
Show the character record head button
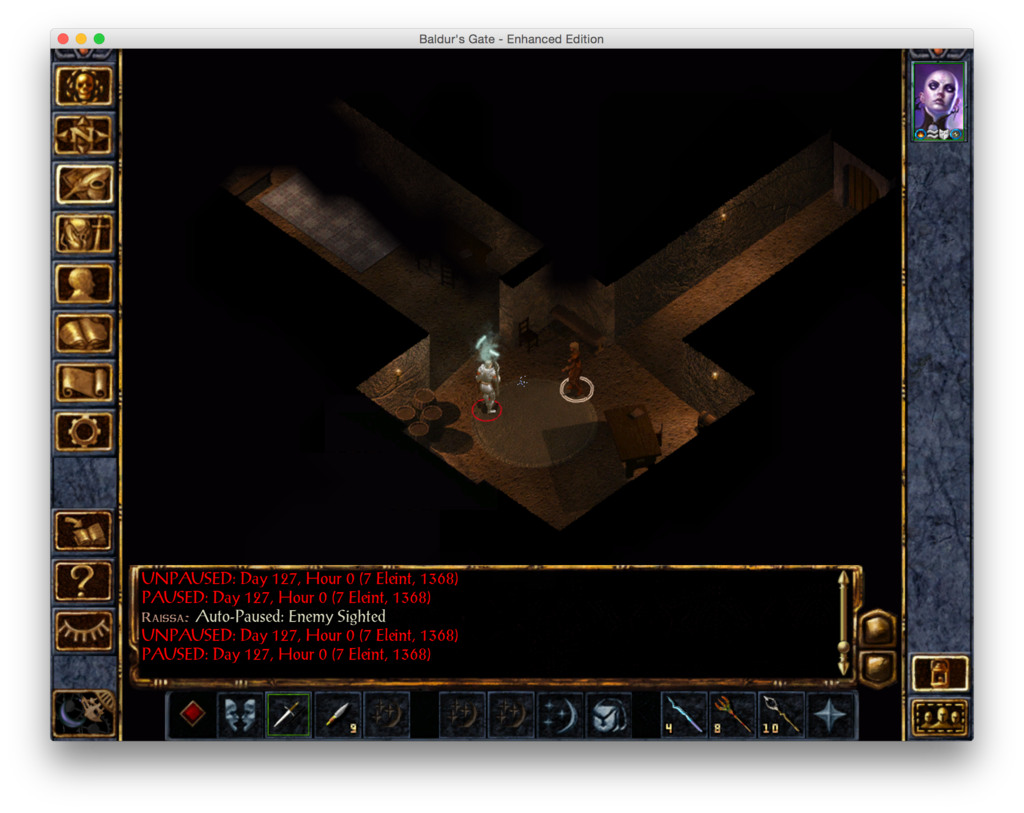tap(84, 284)
